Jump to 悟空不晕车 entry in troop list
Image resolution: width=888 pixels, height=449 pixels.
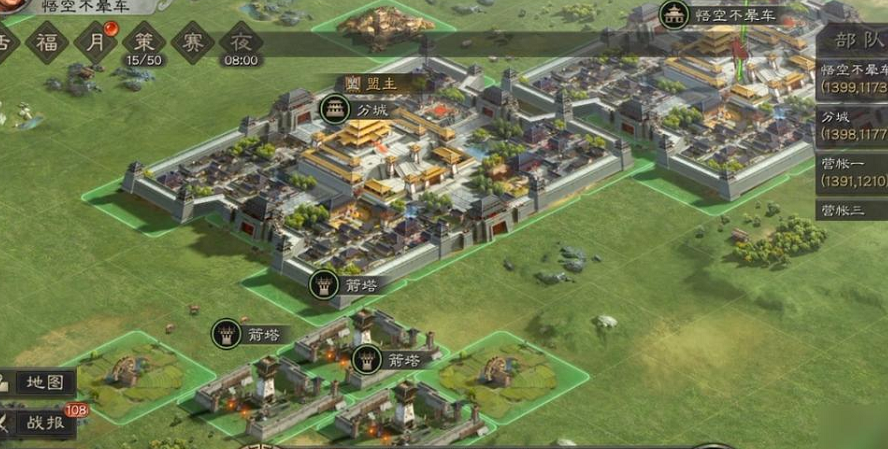[x=852, y=79]
